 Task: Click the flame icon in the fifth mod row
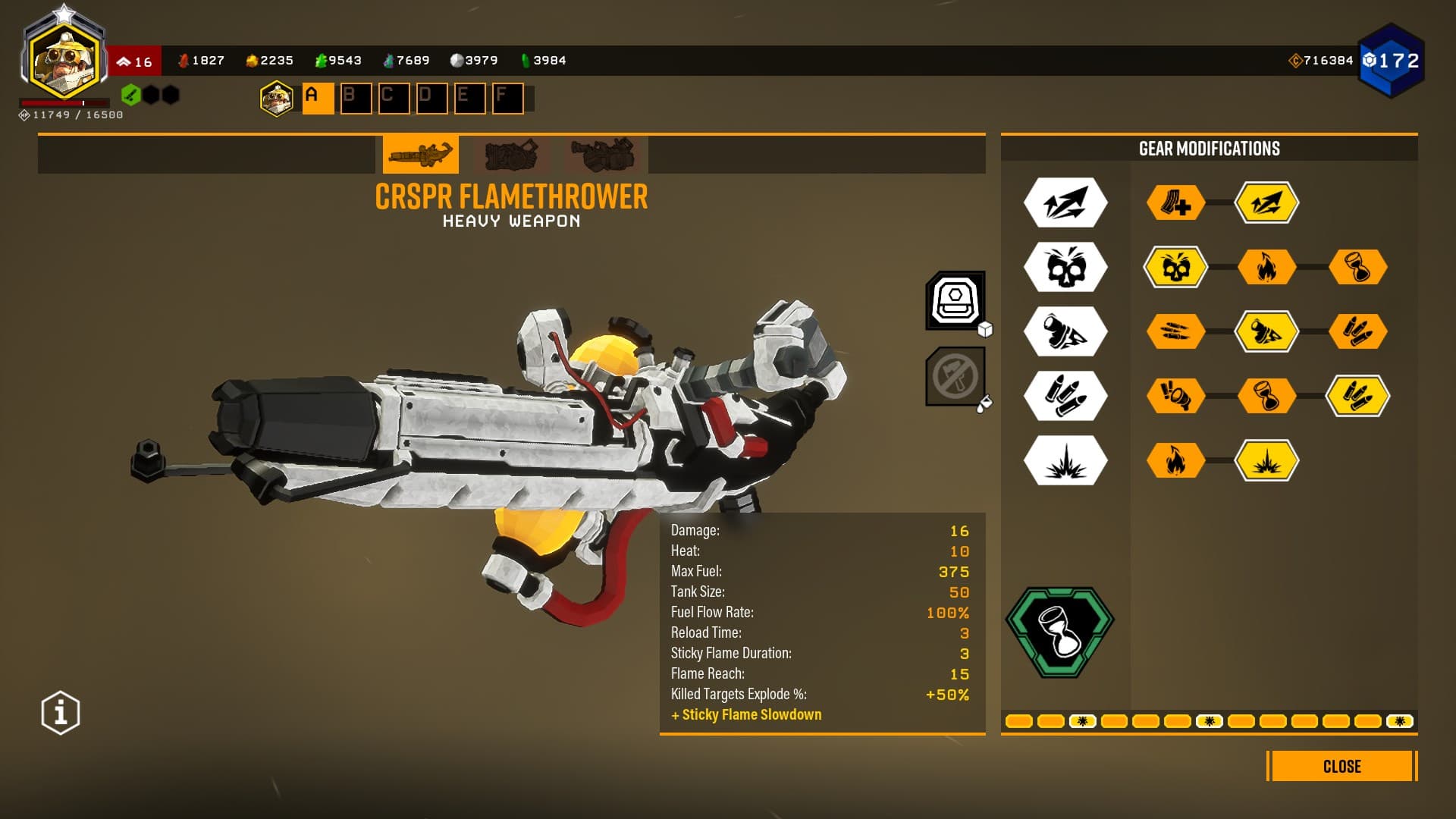(1177, 460)
